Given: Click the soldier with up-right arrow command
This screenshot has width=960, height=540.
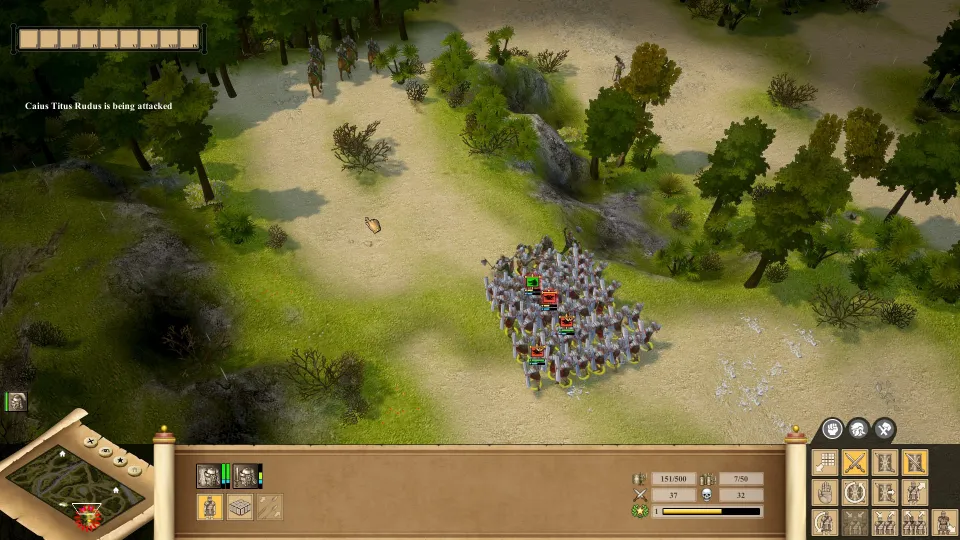Looking at the screenshot, I should point(915,492).
